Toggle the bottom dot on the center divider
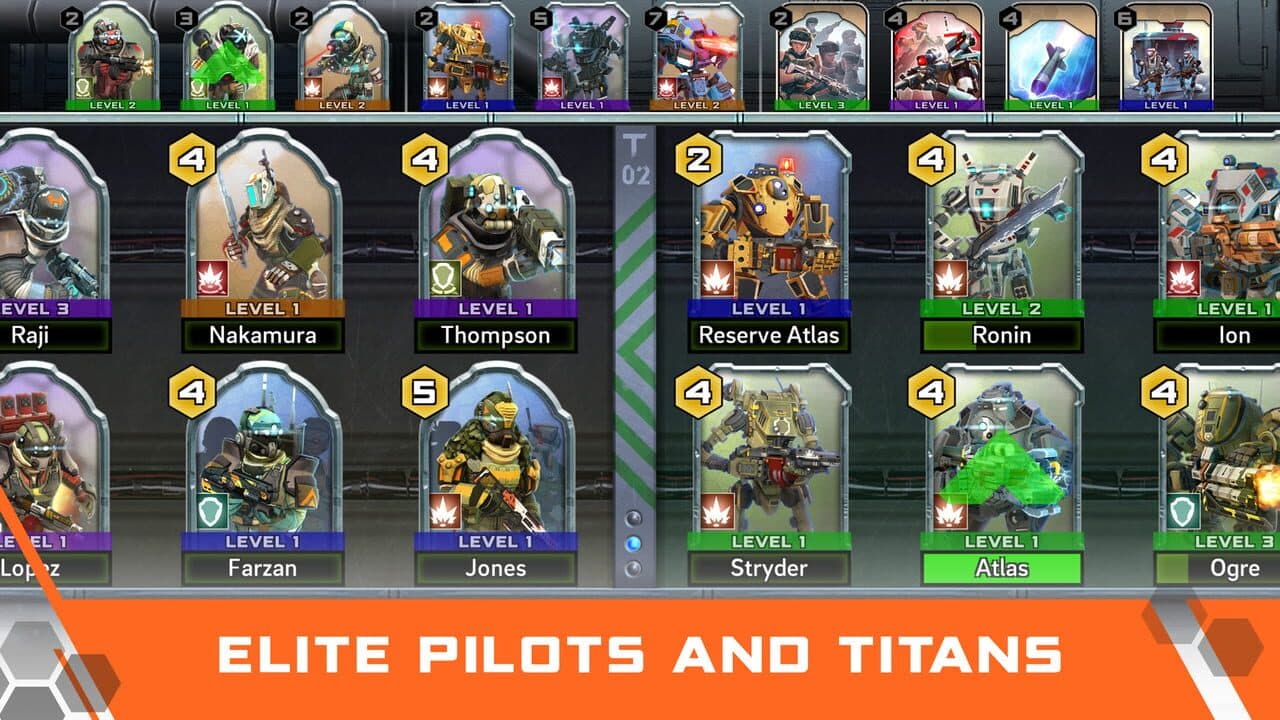The image size is (1280, 720). [633, 567]
